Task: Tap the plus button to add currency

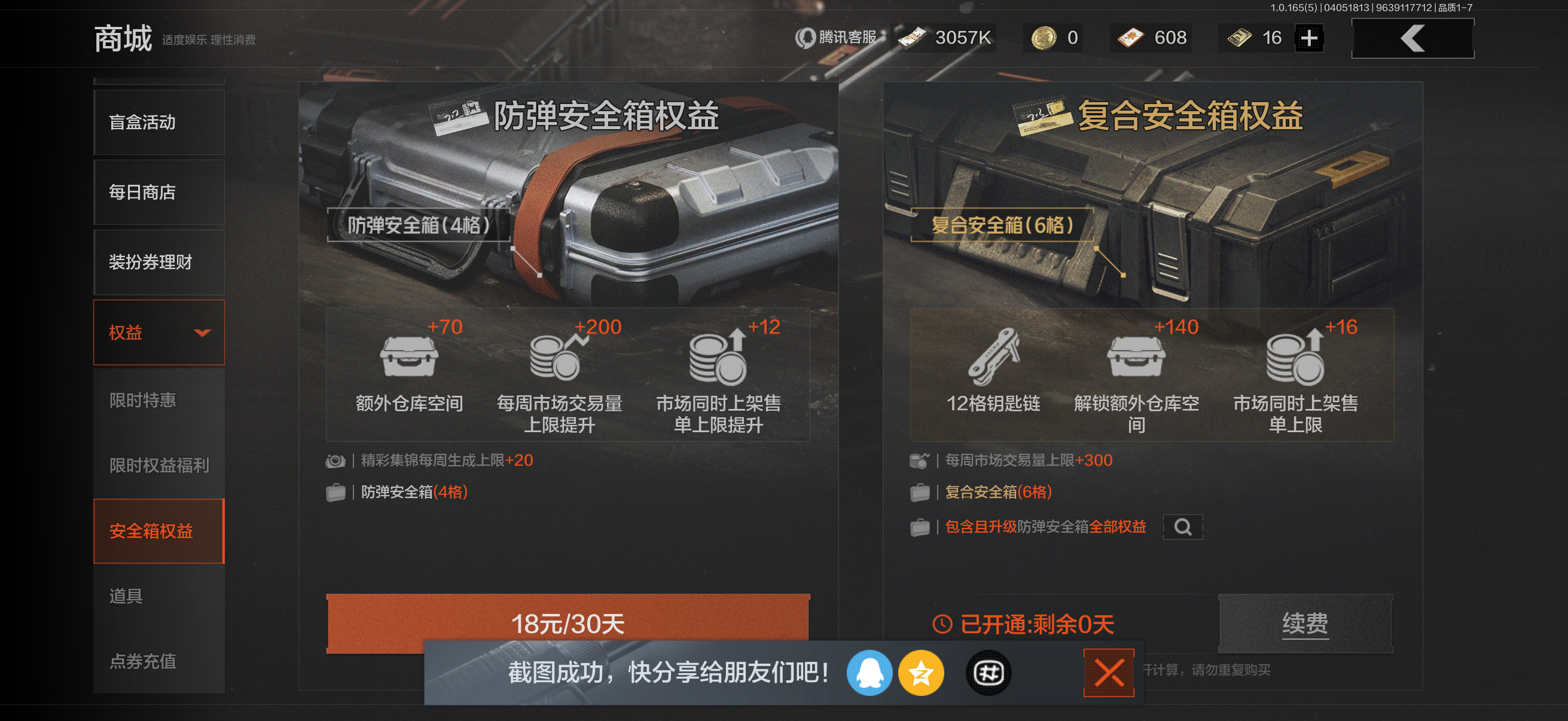Action: (1310, 38)
